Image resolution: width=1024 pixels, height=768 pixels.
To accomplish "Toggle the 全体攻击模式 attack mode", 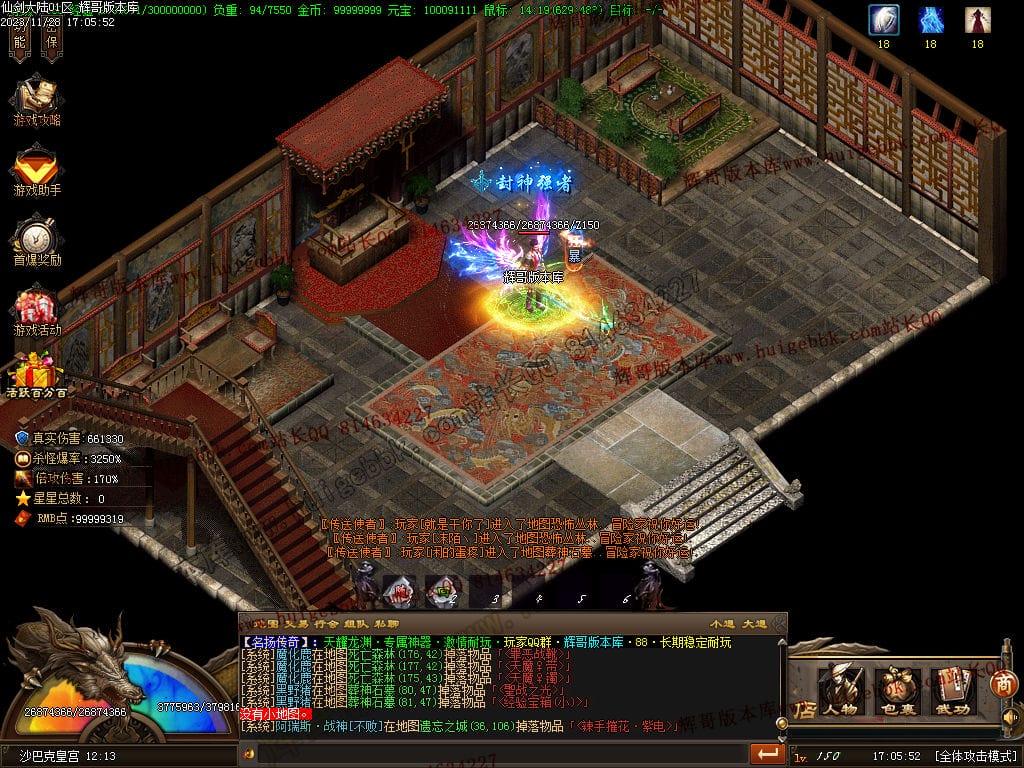I will (975, 756).
